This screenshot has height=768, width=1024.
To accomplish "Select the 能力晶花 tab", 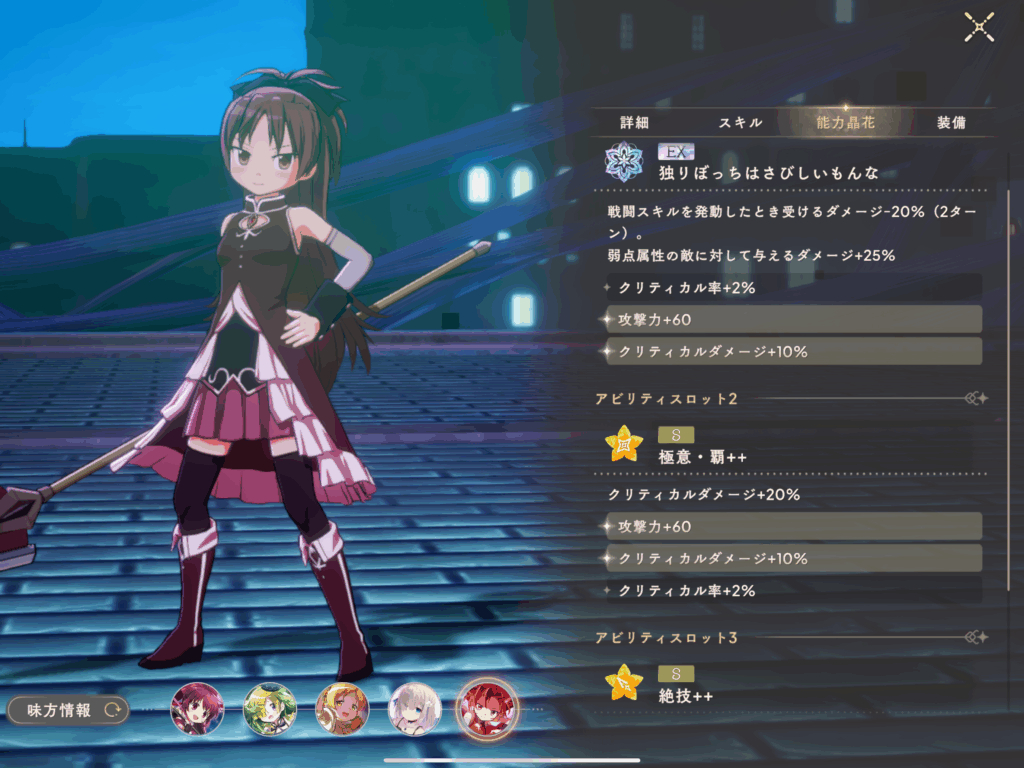I will [846, 123].
